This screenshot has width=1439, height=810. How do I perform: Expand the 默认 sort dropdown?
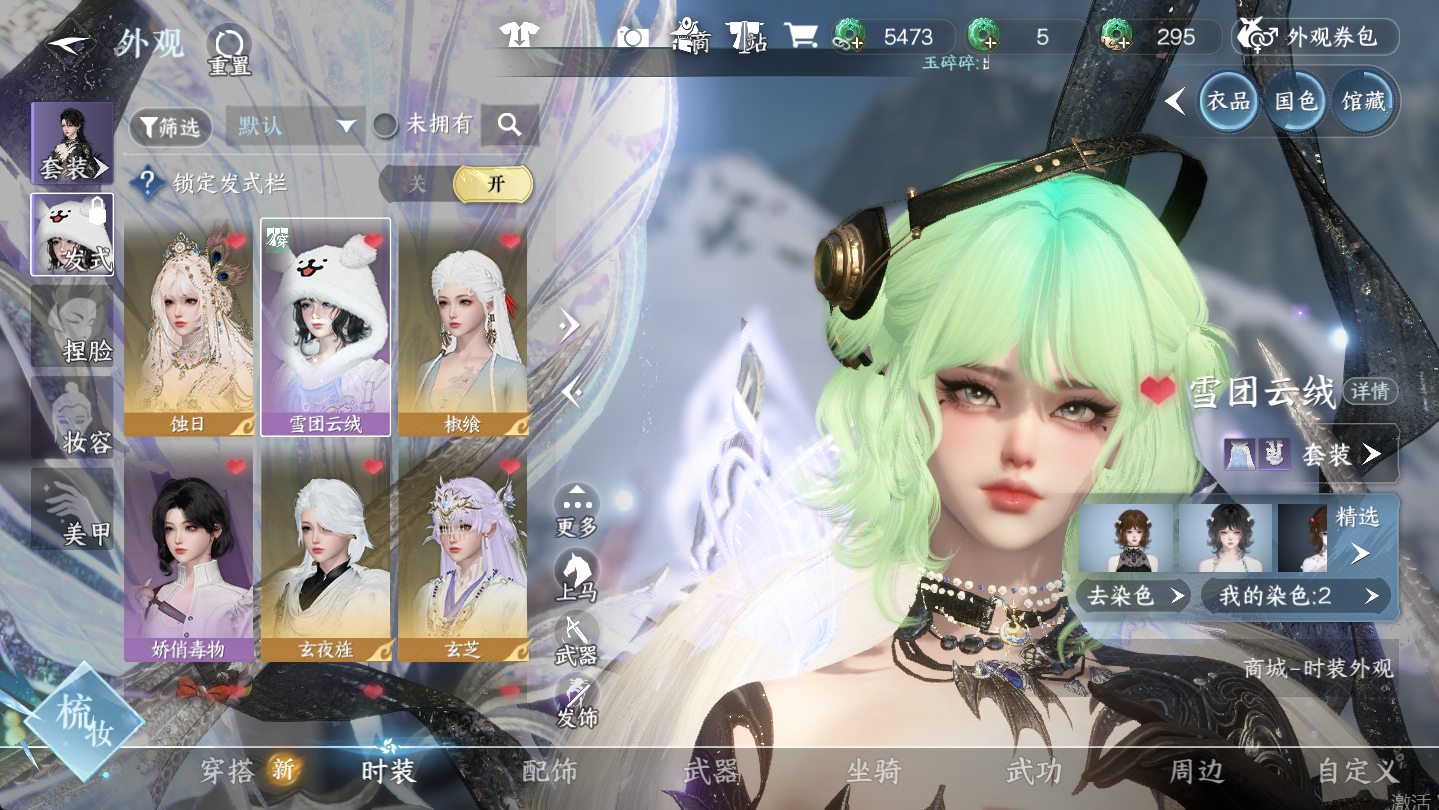[x=293, y=126]
